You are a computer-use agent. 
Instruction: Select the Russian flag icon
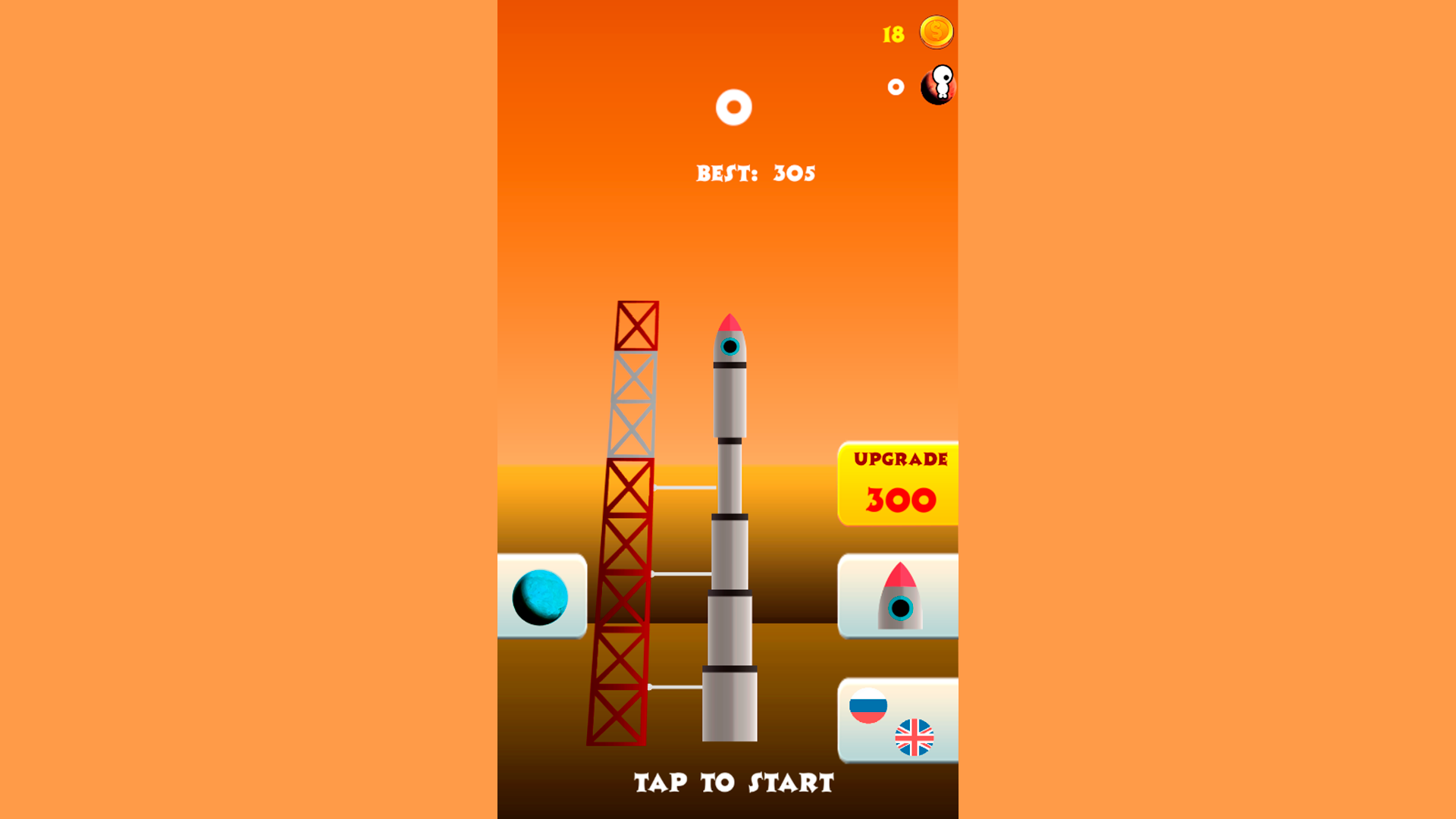coord(869,705)
